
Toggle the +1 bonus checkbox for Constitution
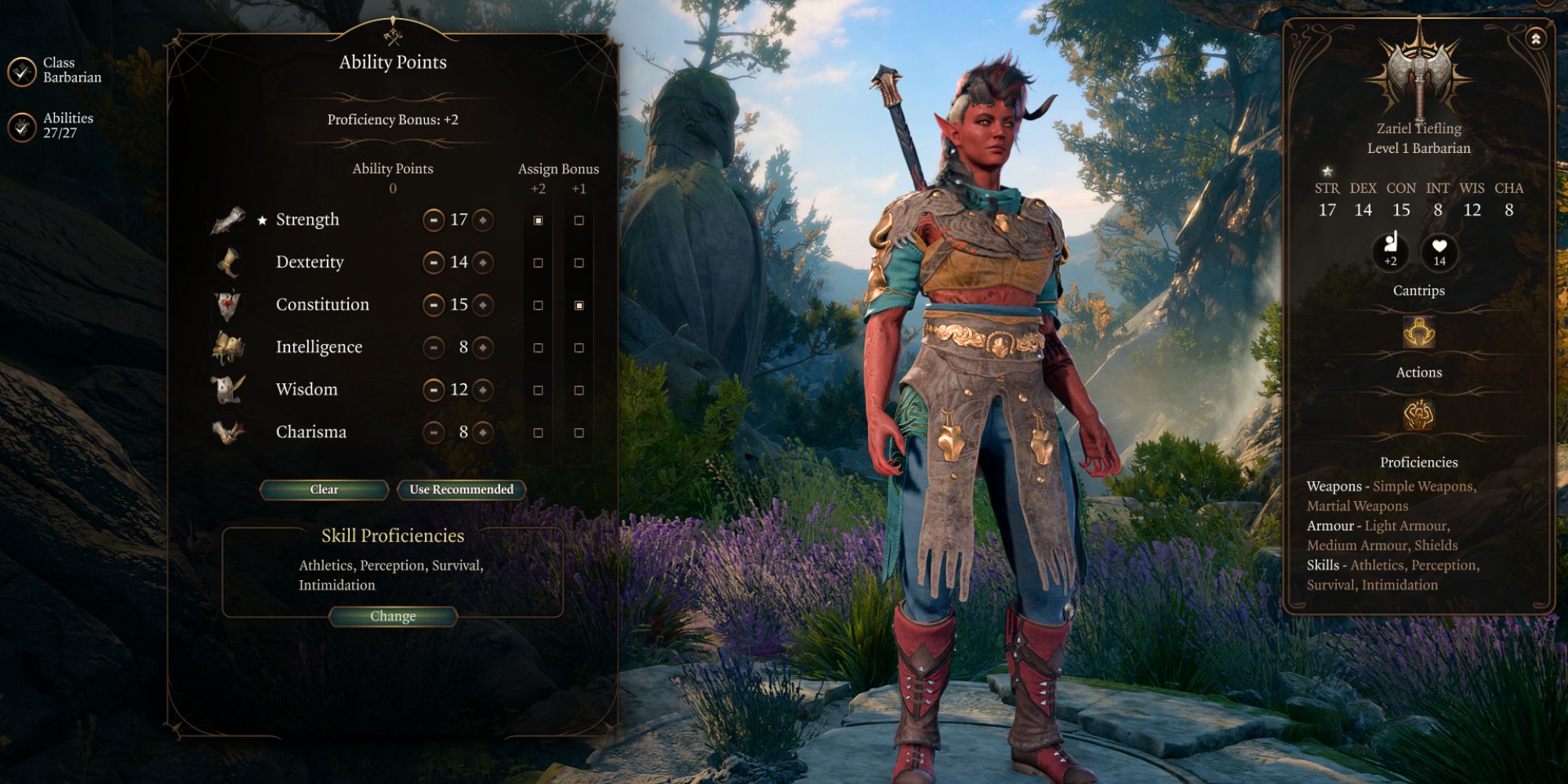click(579, 306)
